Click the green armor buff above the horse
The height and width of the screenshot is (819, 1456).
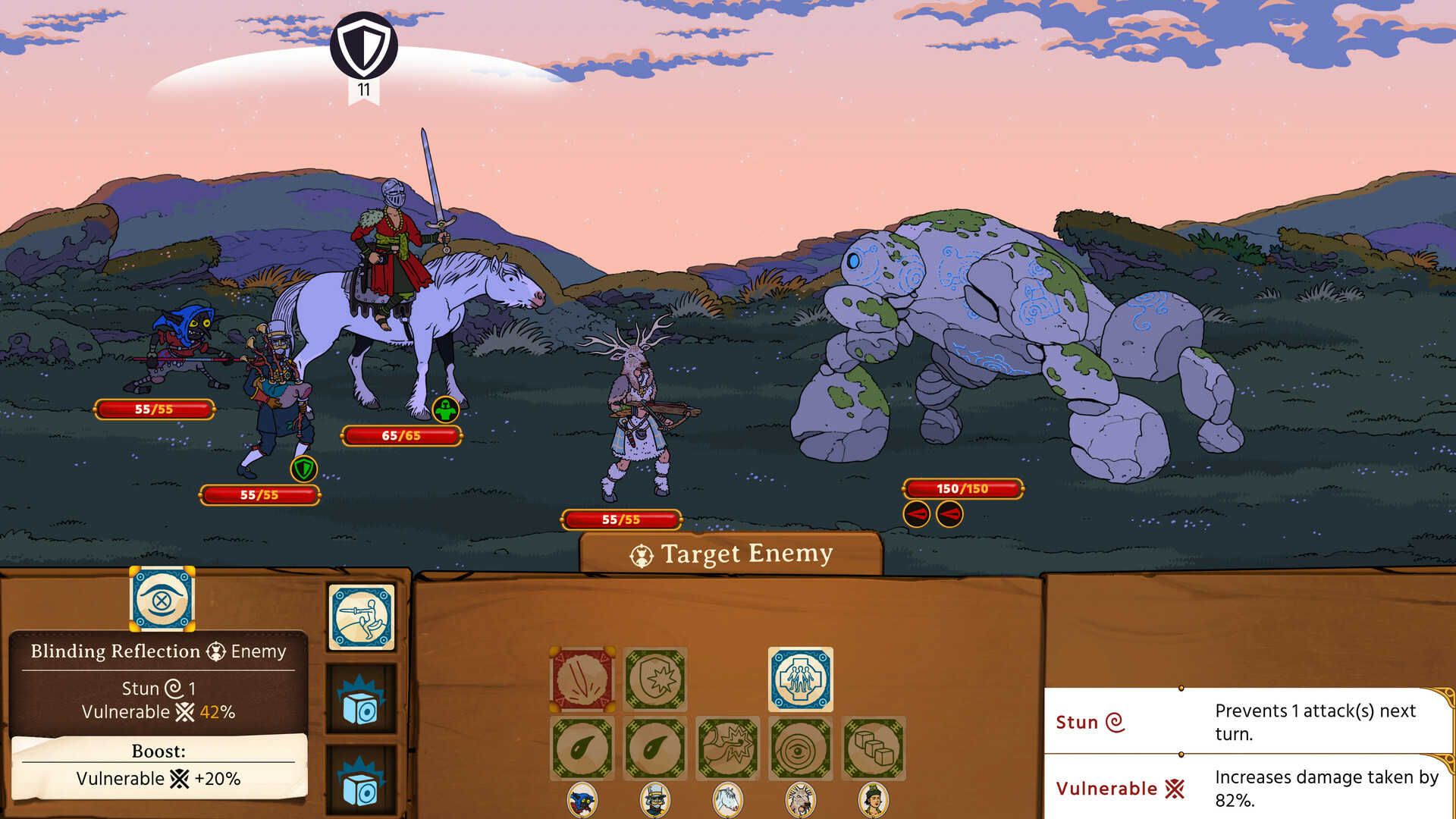pos(444,410)
